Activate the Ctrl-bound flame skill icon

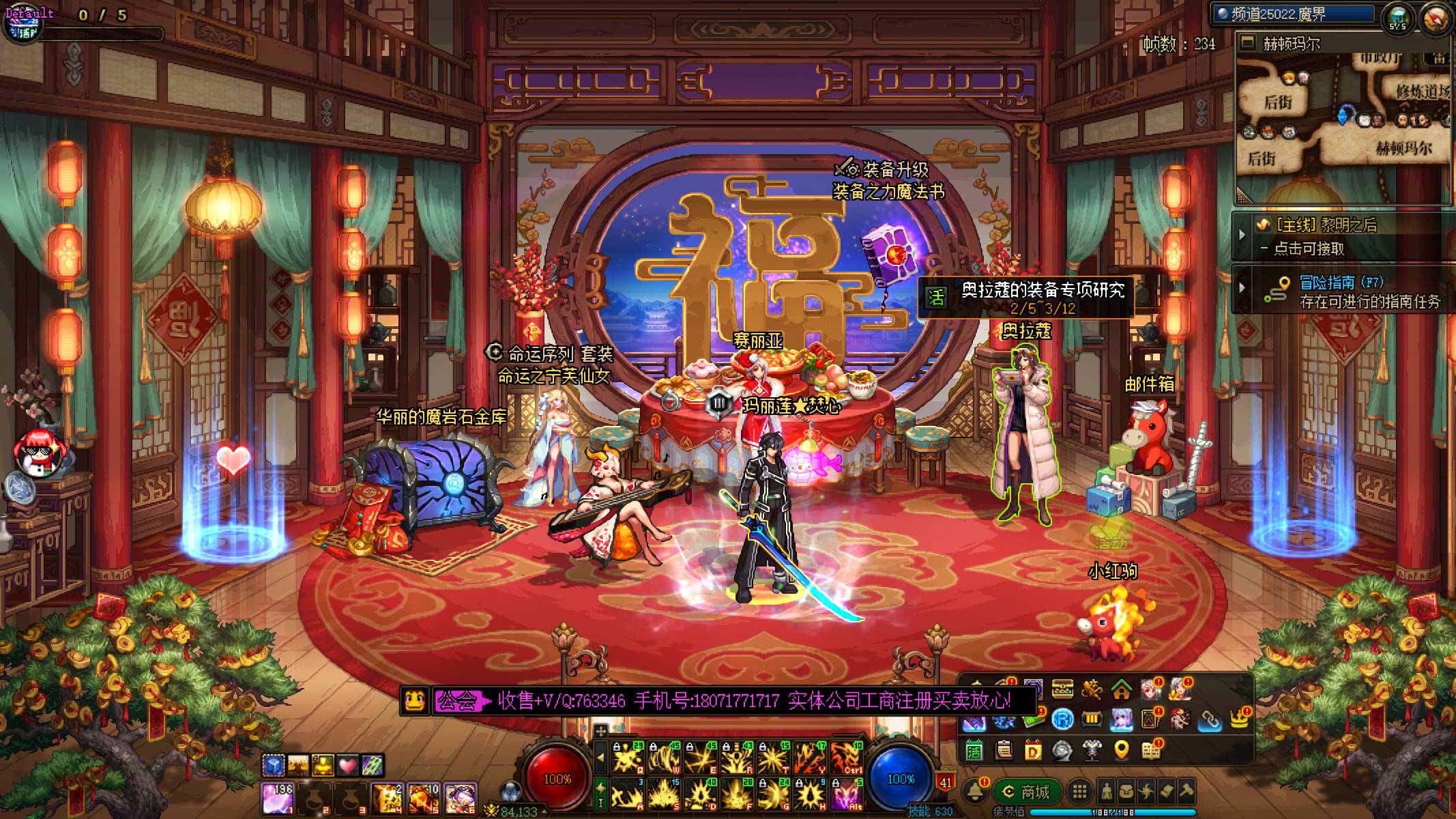click(x=846, y=758)
